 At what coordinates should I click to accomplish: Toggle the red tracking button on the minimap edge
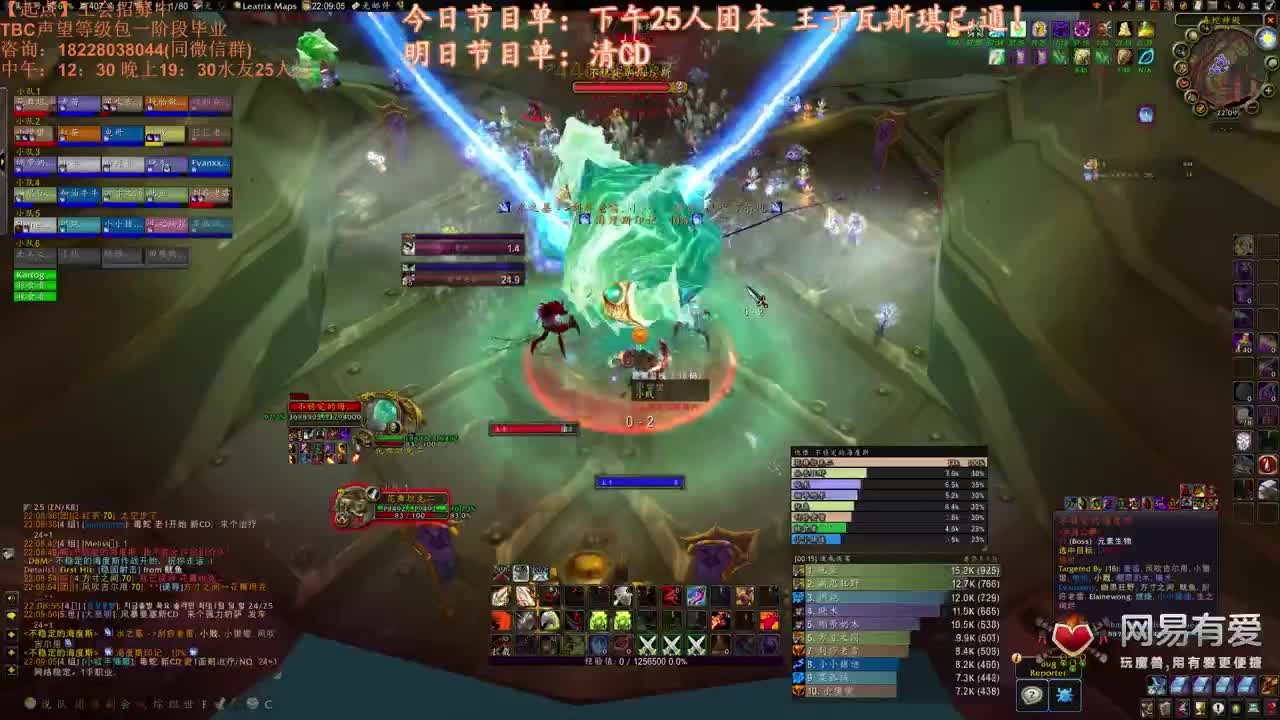tap(1182, 82)
